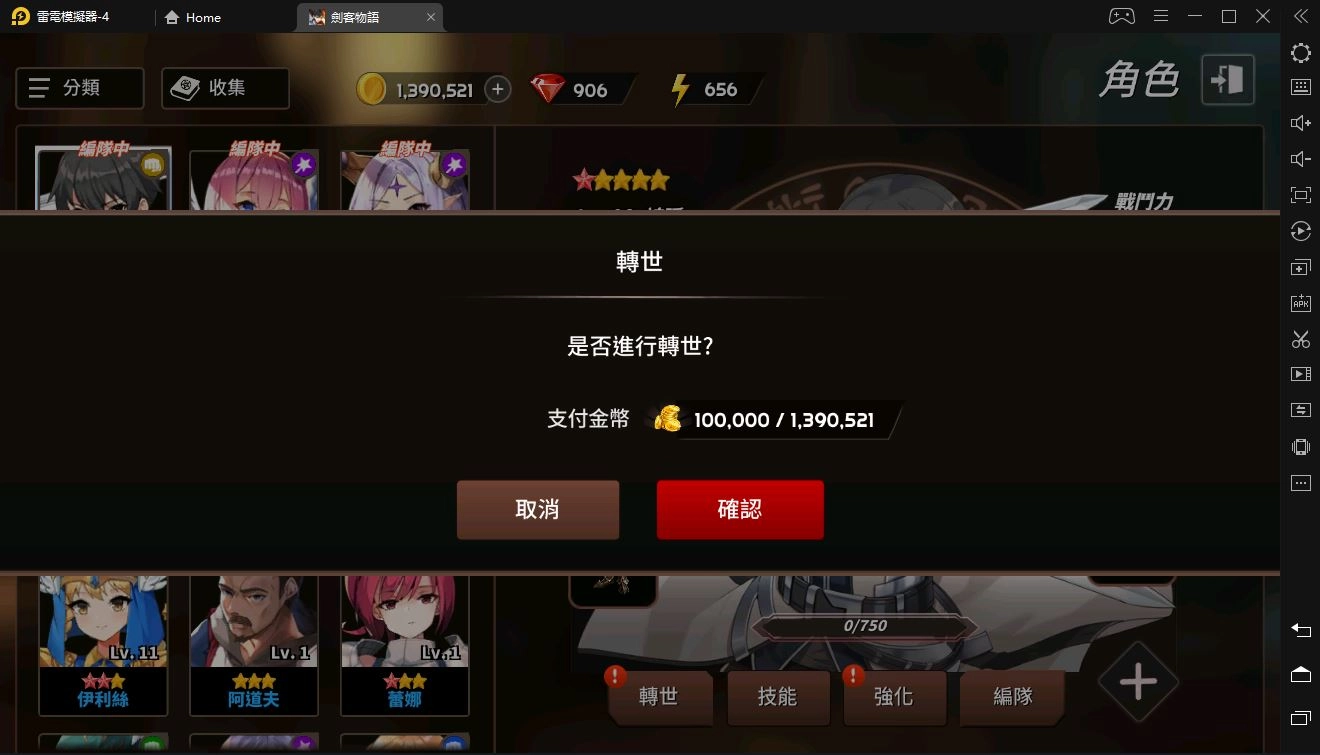Image resolution: width=1320 pixels, height=755 pixels.
Task: Open LDPlayer settings via sidebar gear icon
Action: pyautogui.click(x=1299, y=52)
